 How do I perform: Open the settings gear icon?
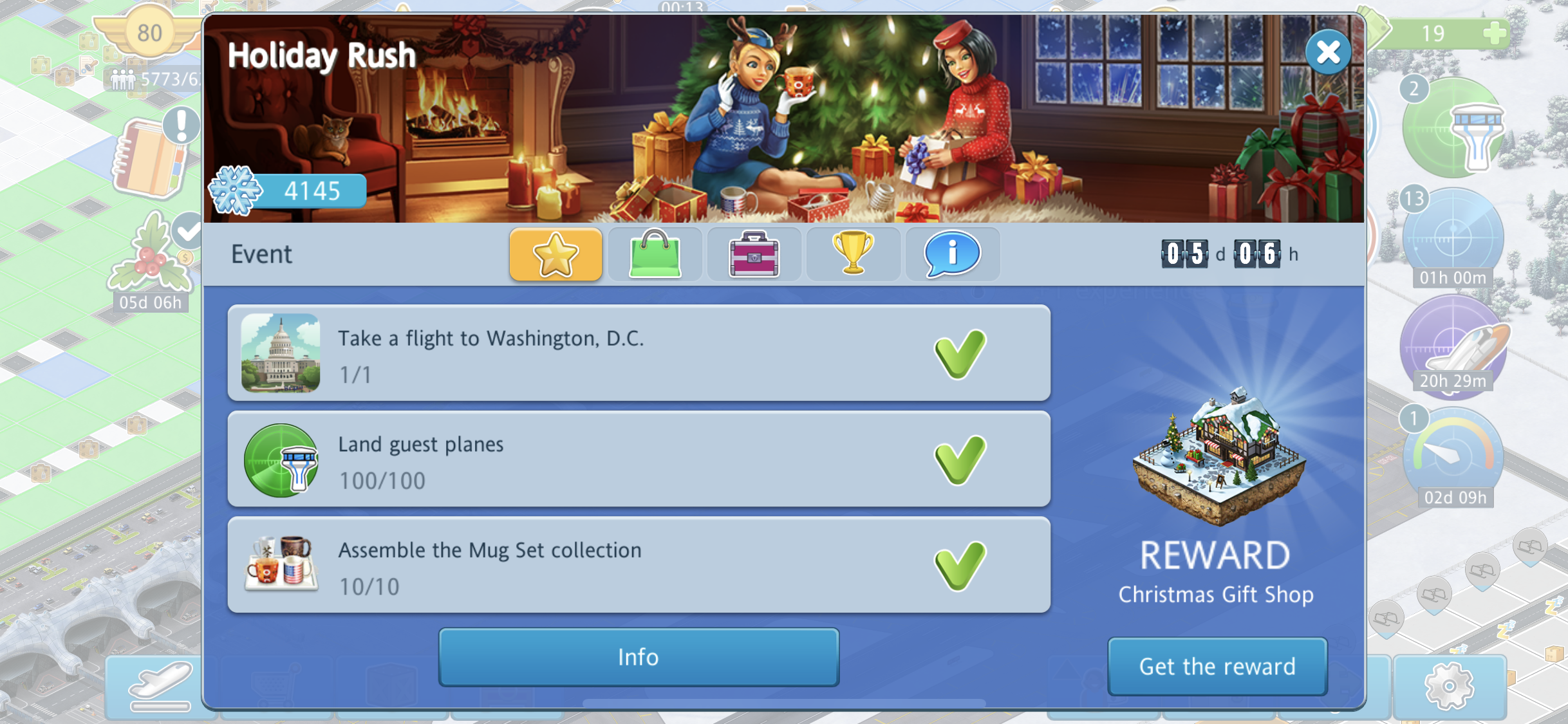click(x=1449, y=685)
